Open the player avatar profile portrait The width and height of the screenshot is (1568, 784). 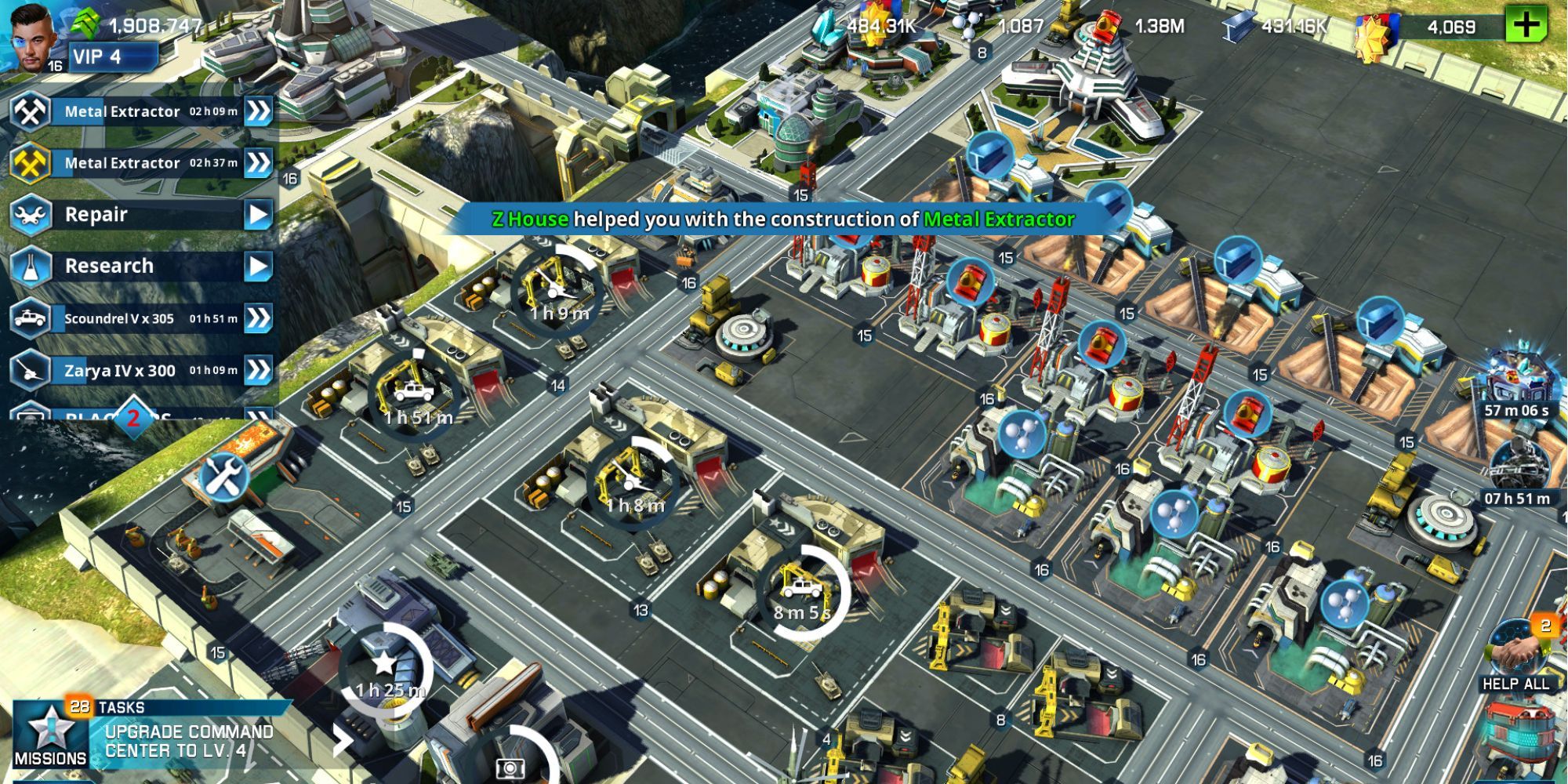(x=31, y=35)
